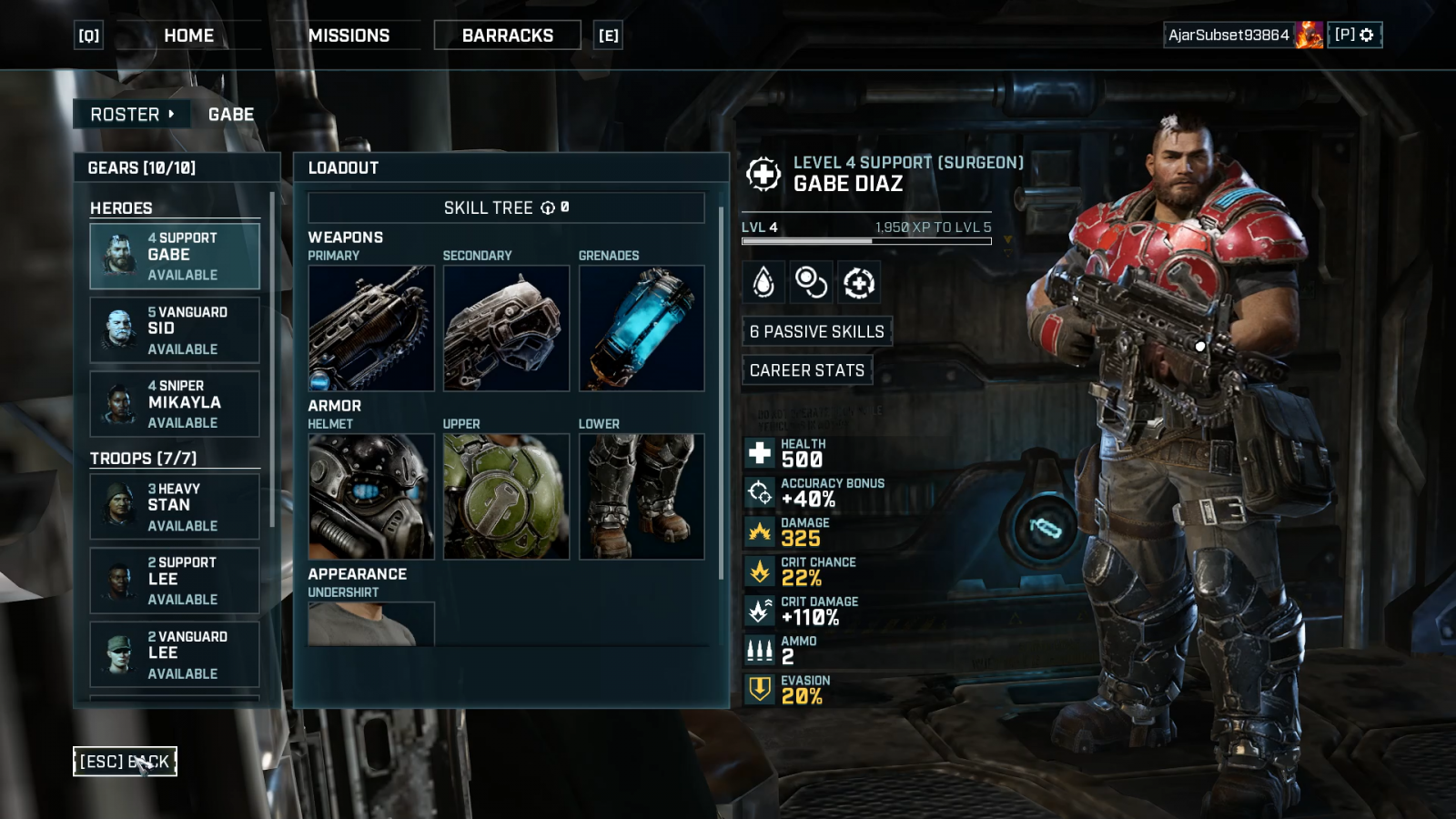This screenshot has height=819, width=1456.
Task: Open the Home tab
Action: 188,35
